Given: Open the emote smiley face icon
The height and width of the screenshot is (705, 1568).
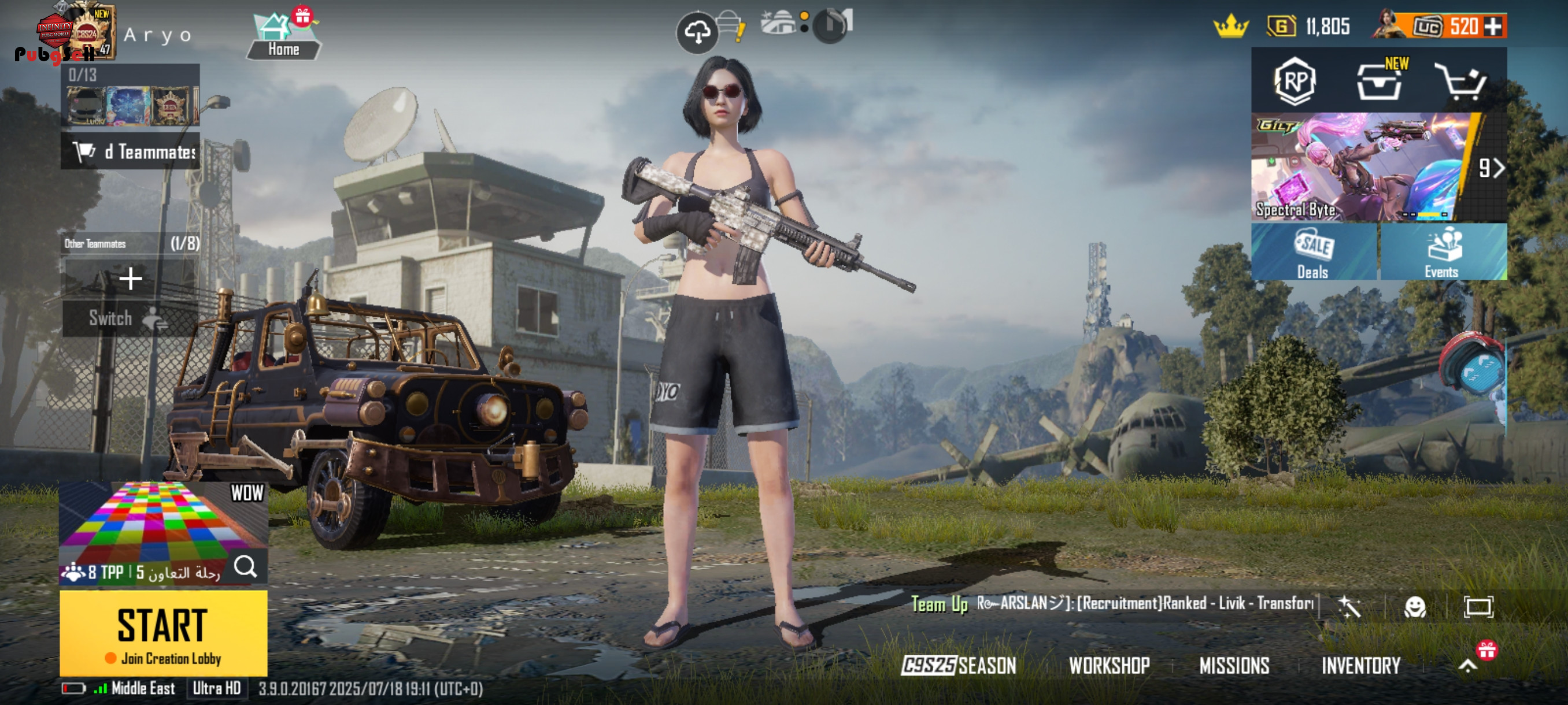Looking at the screenshot, I should pyautogui.click(x=1415, y=606).
